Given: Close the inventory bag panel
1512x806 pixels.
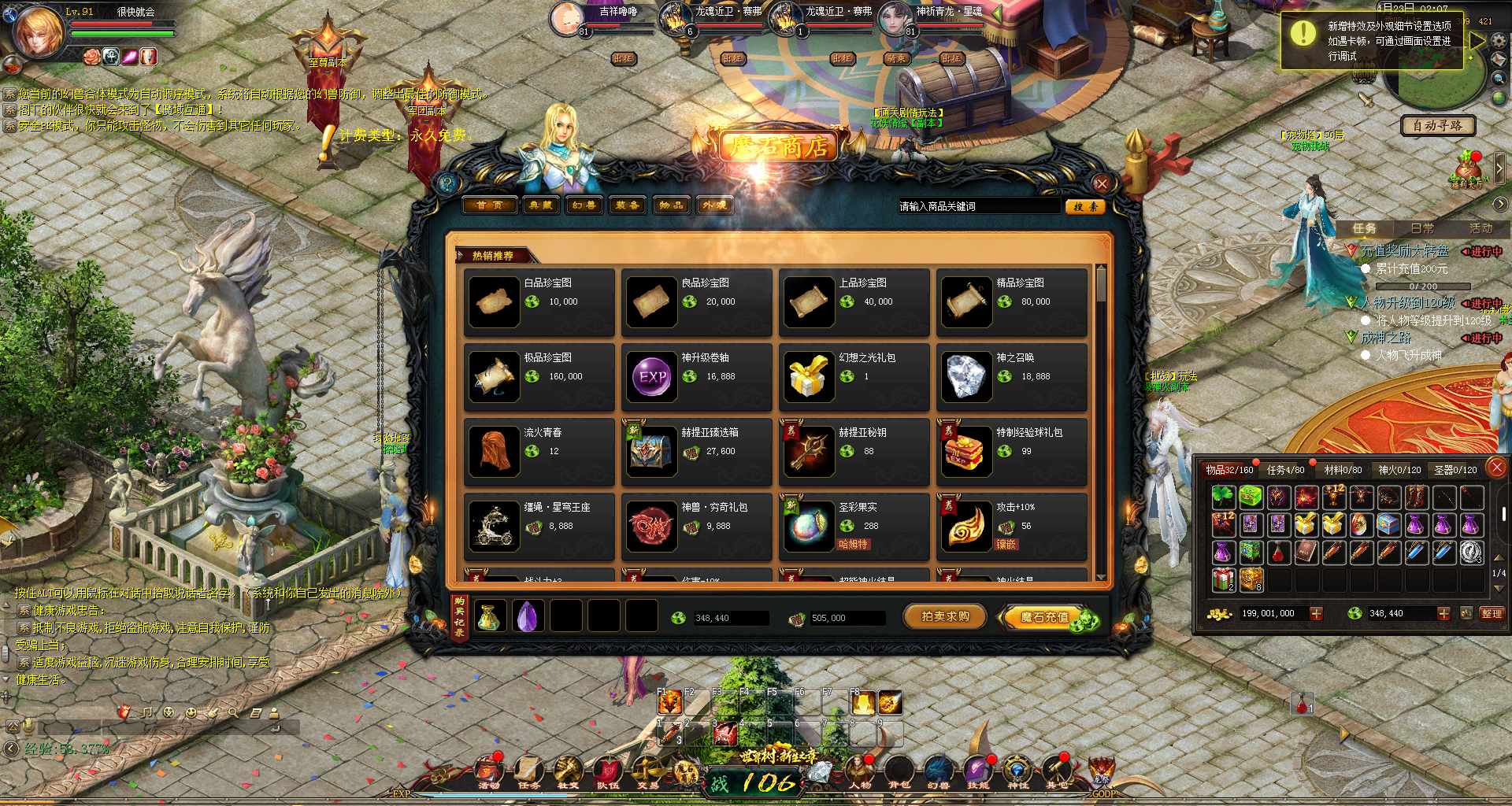Looking at the screenshot, I should pyautogui.click(x=1497, y=468).
